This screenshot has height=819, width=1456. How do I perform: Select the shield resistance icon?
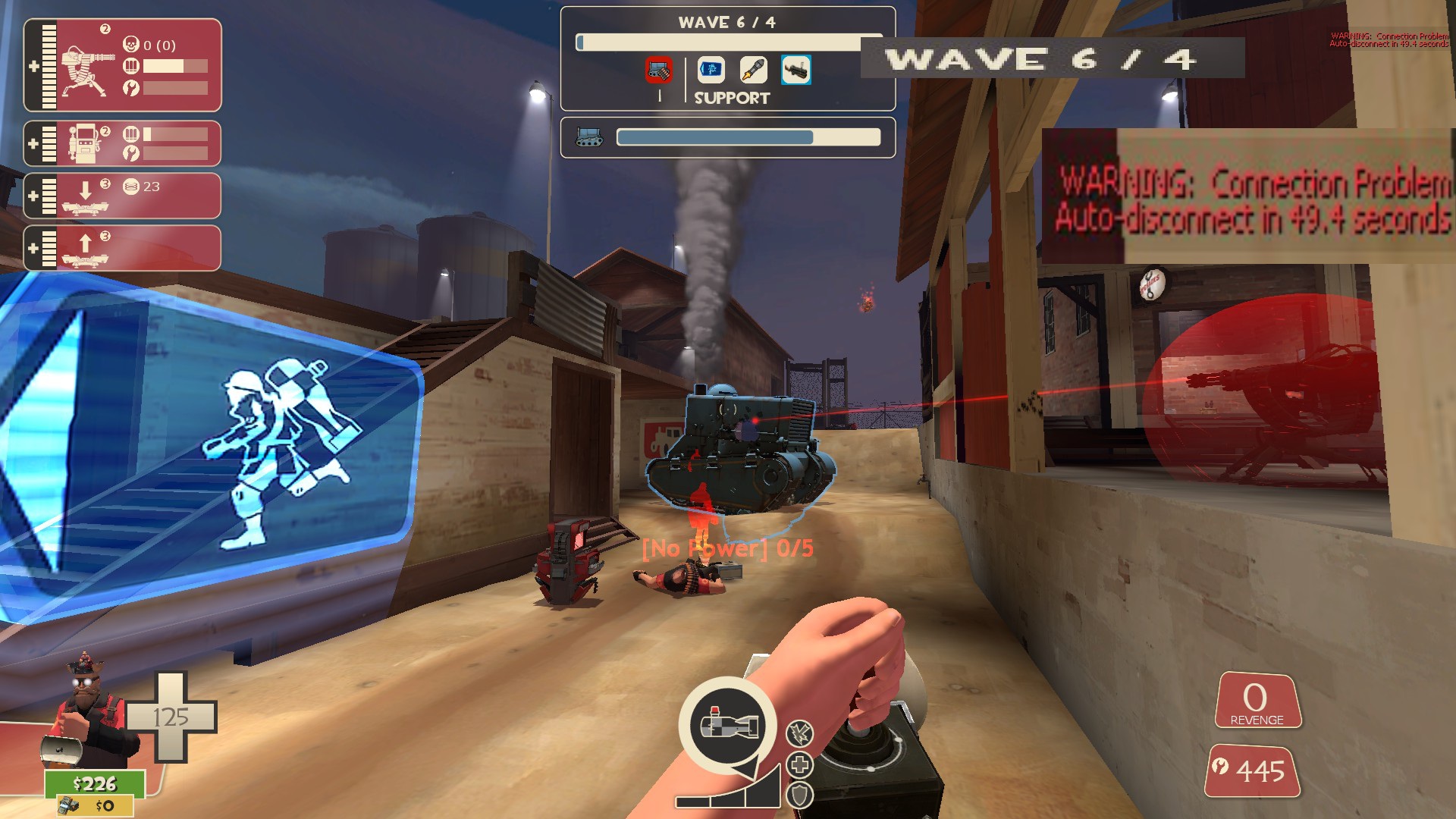pyautogui.click(x=800, y=795)
